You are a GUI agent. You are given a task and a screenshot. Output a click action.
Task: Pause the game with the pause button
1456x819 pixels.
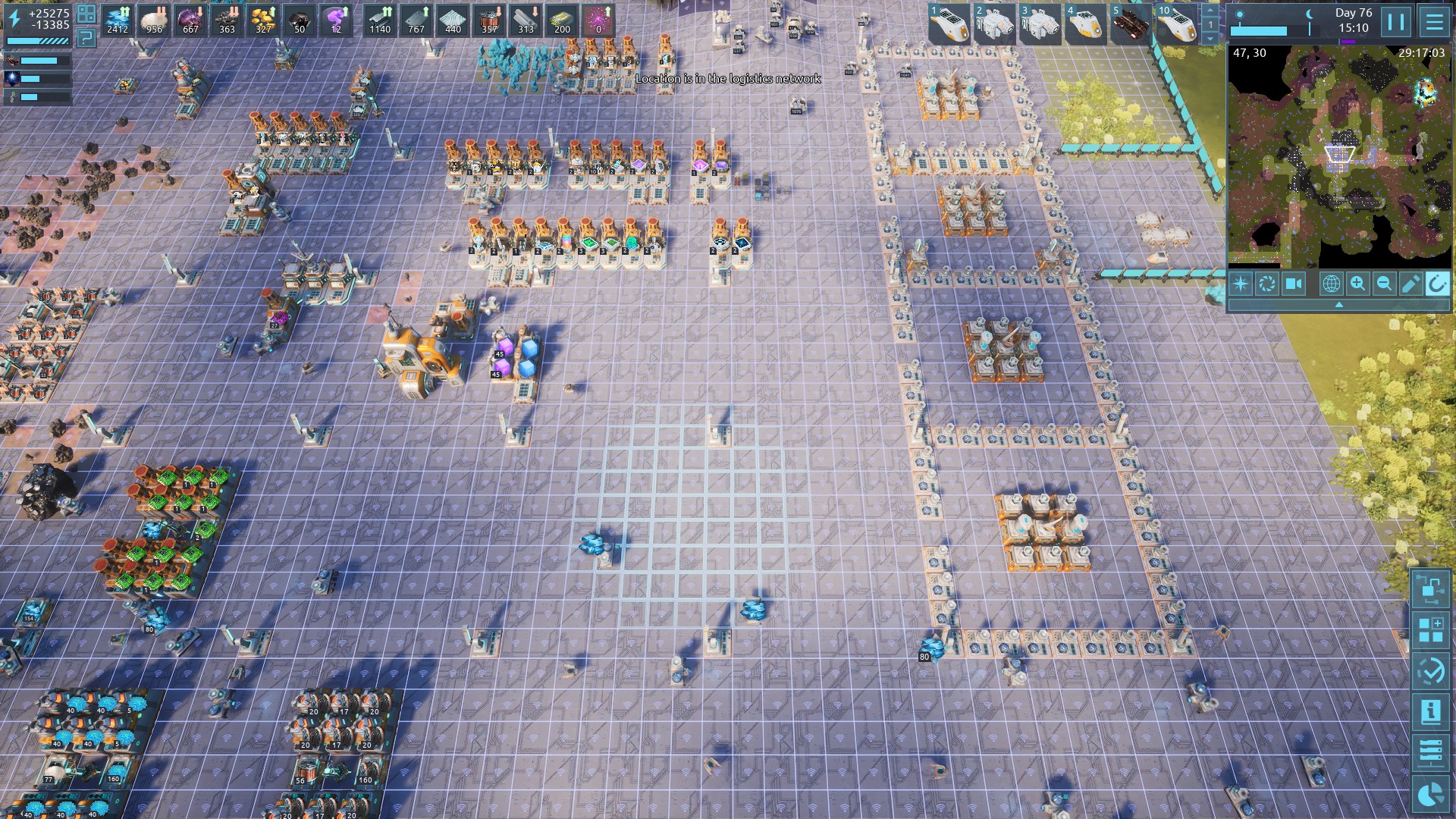(1396, 21)
